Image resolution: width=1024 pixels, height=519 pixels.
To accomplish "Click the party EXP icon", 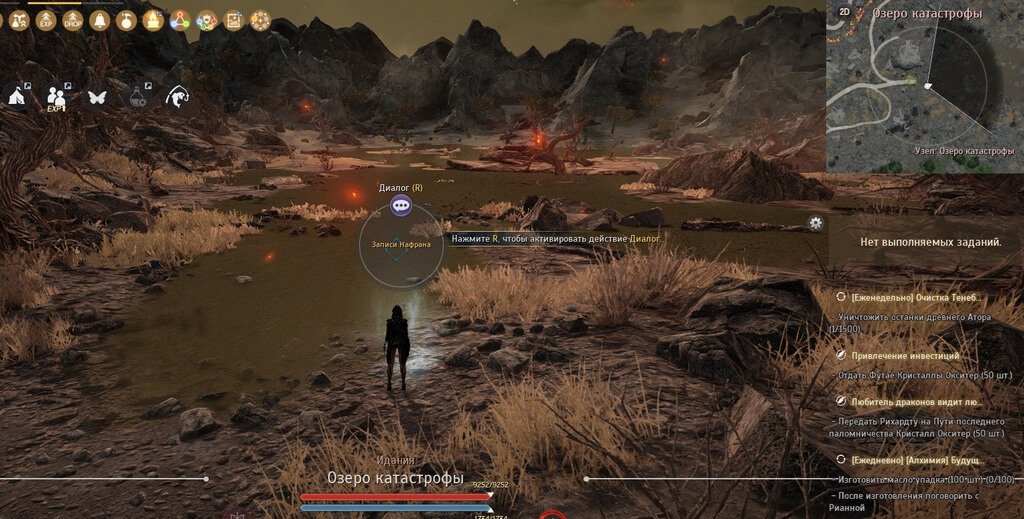I will [57, 97].
